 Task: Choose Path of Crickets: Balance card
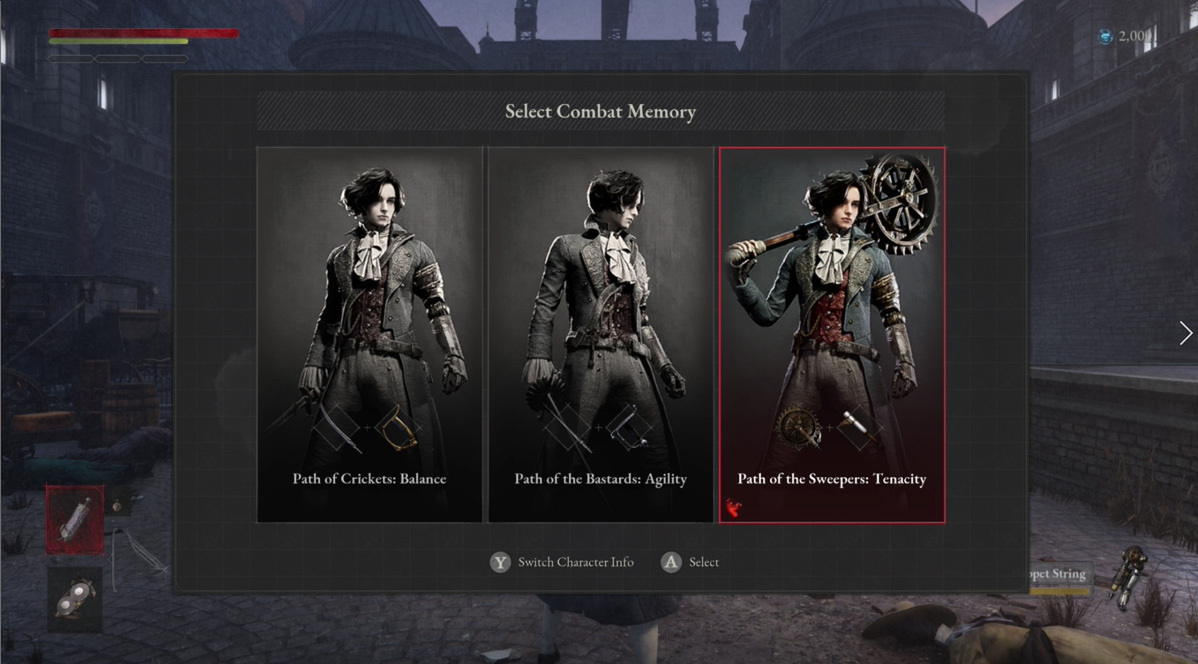coord(369,334)
